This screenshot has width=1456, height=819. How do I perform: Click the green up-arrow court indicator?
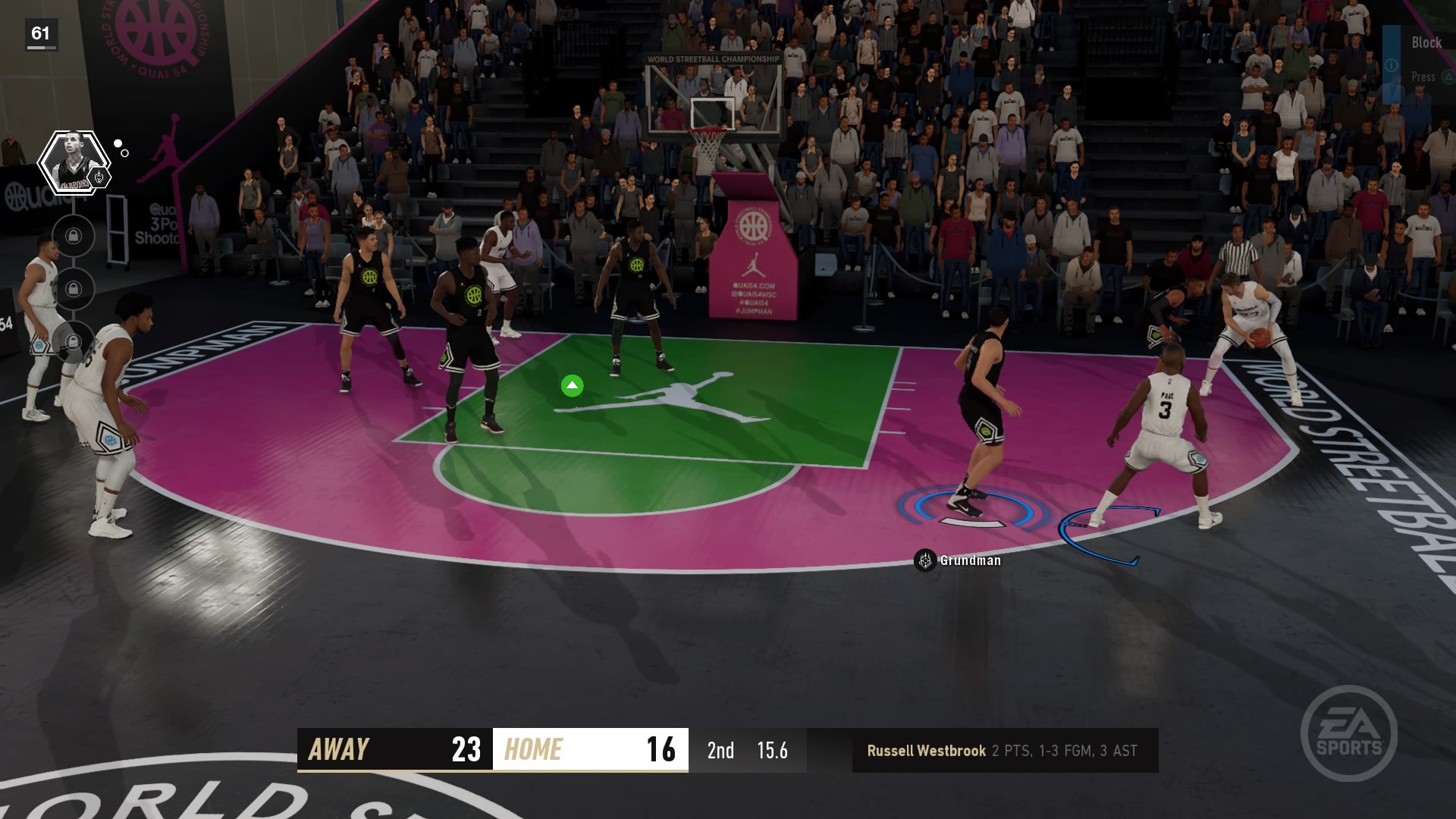pyautogui.click(x=573, y=385)
